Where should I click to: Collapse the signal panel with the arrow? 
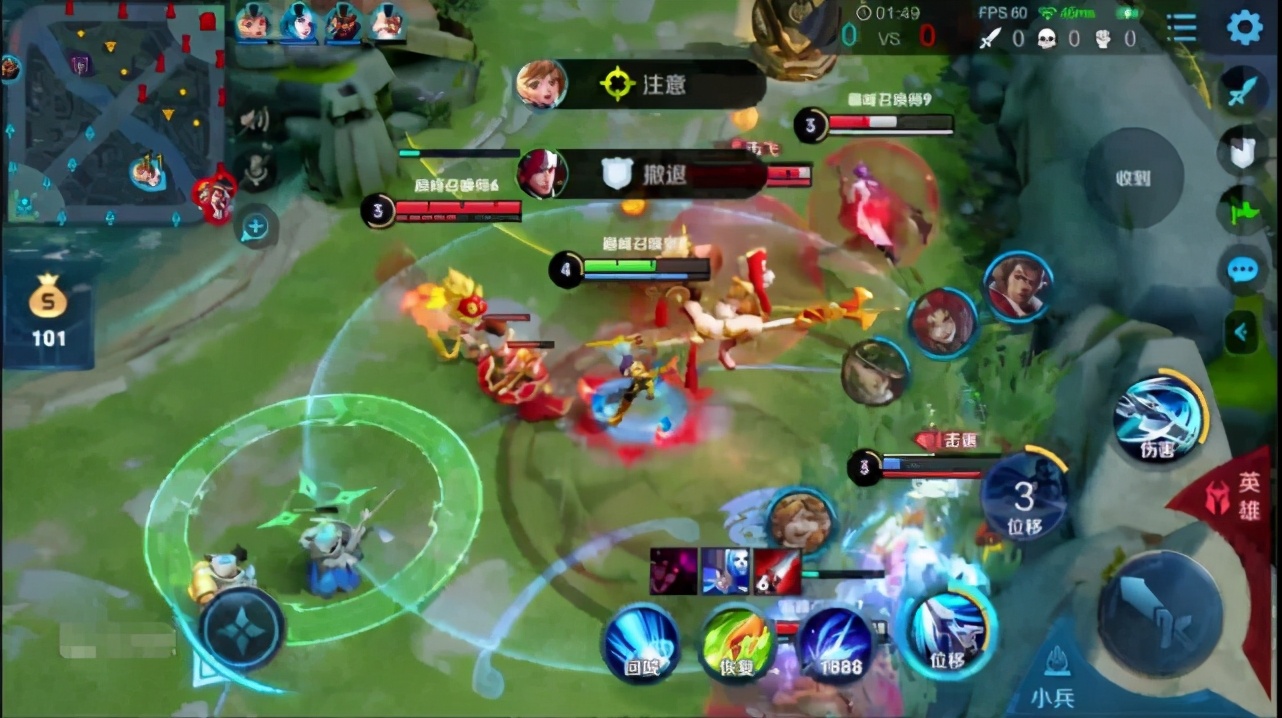coord(1242,331)
